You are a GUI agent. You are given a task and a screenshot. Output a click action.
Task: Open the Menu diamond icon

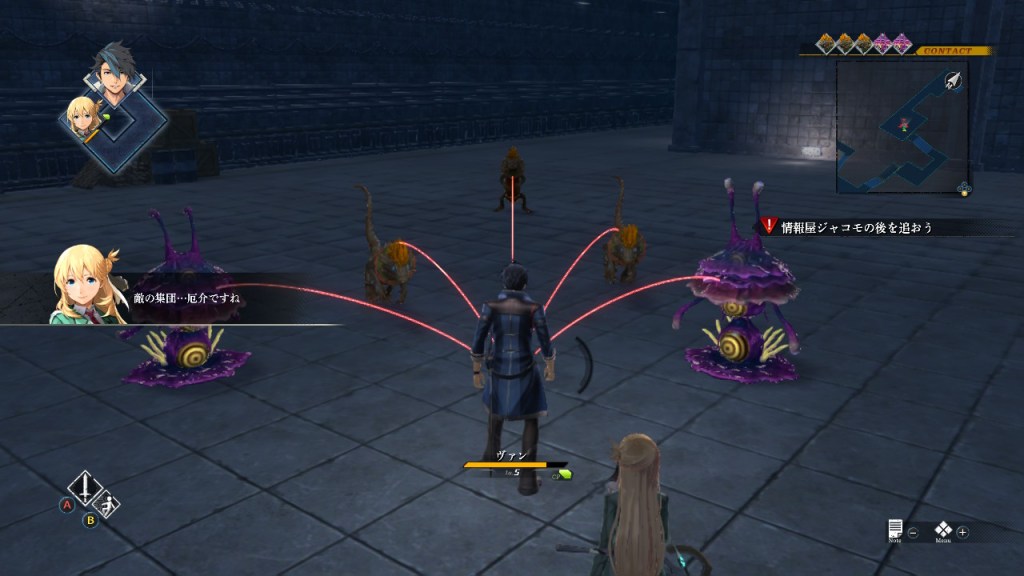point(943,530)
